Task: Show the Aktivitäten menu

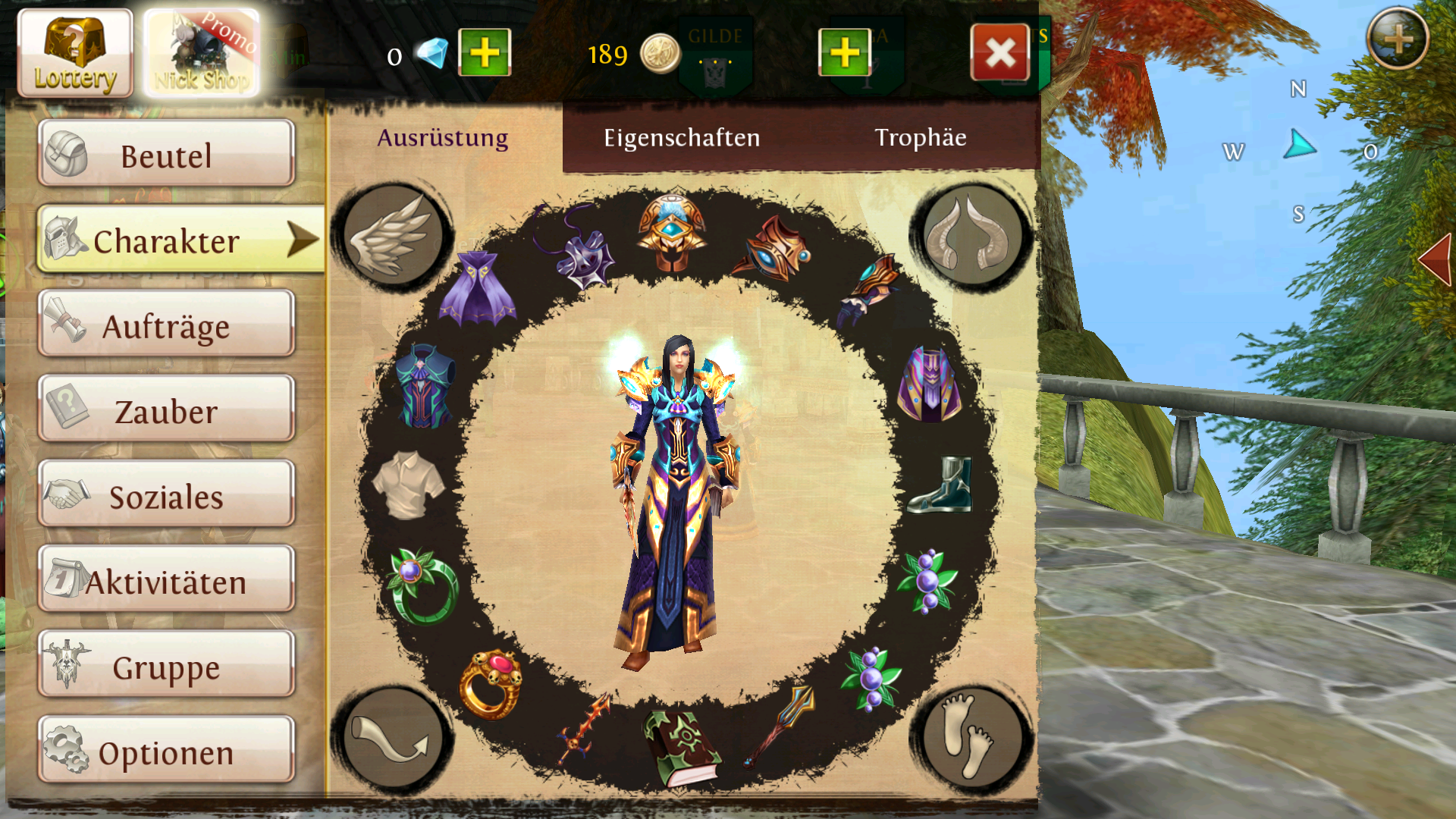Action: (166, 581)
